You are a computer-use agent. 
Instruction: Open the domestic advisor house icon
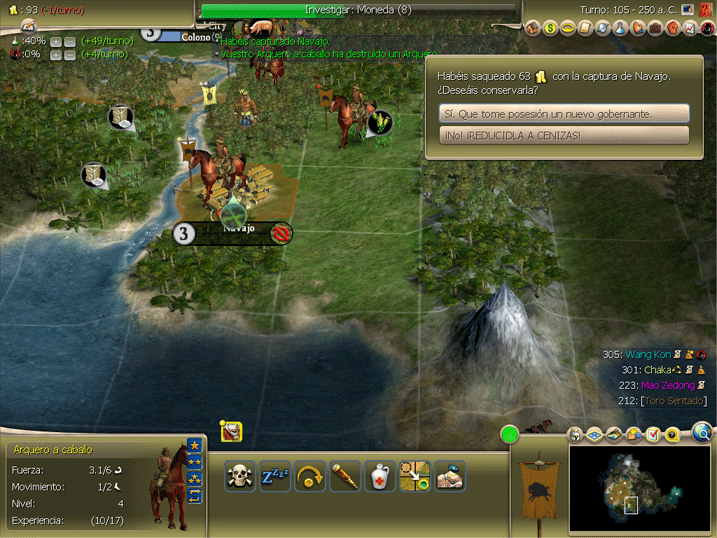533,28
